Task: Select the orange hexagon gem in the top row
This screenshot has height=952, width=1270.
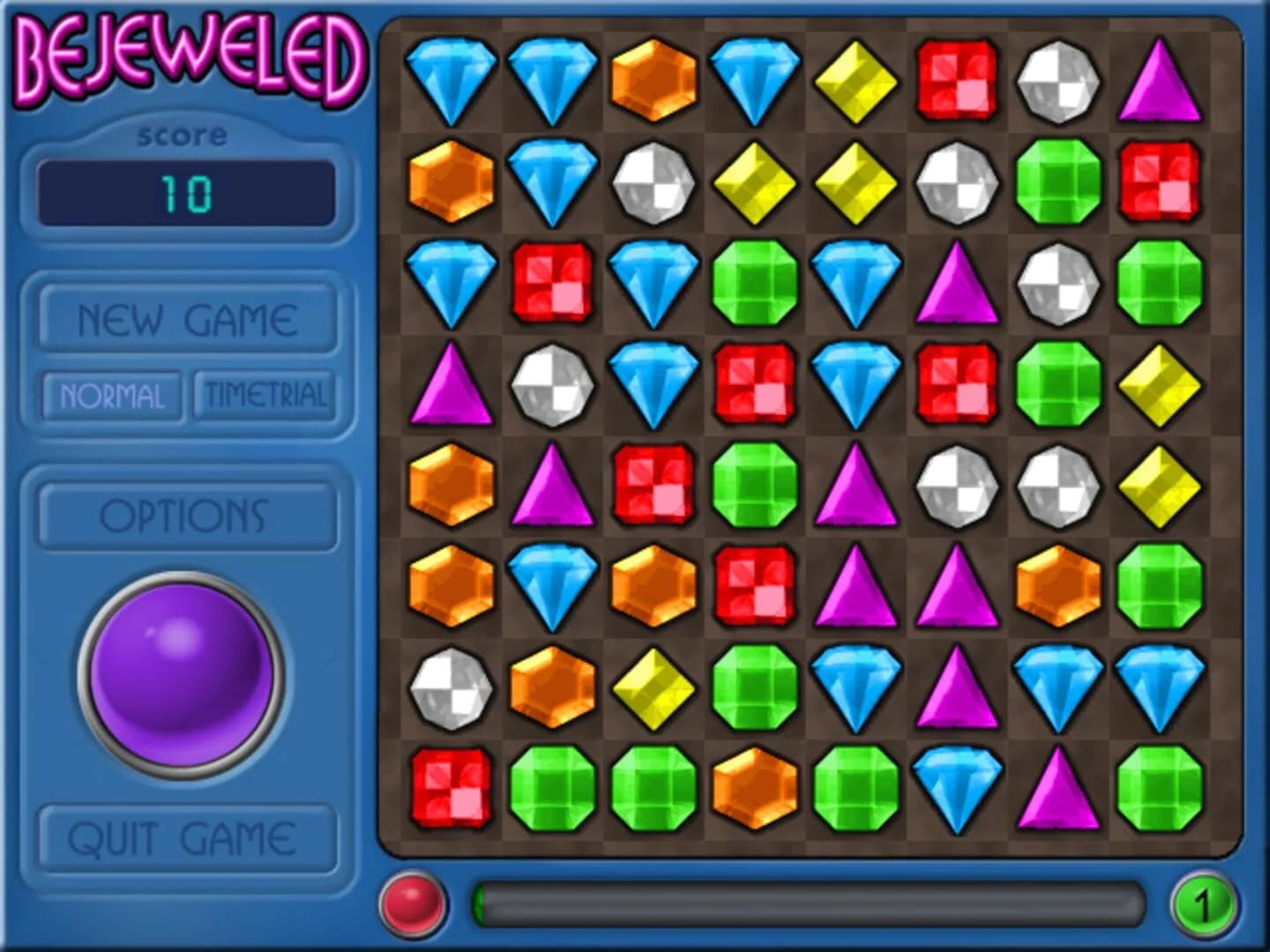Action: point(653,79)
